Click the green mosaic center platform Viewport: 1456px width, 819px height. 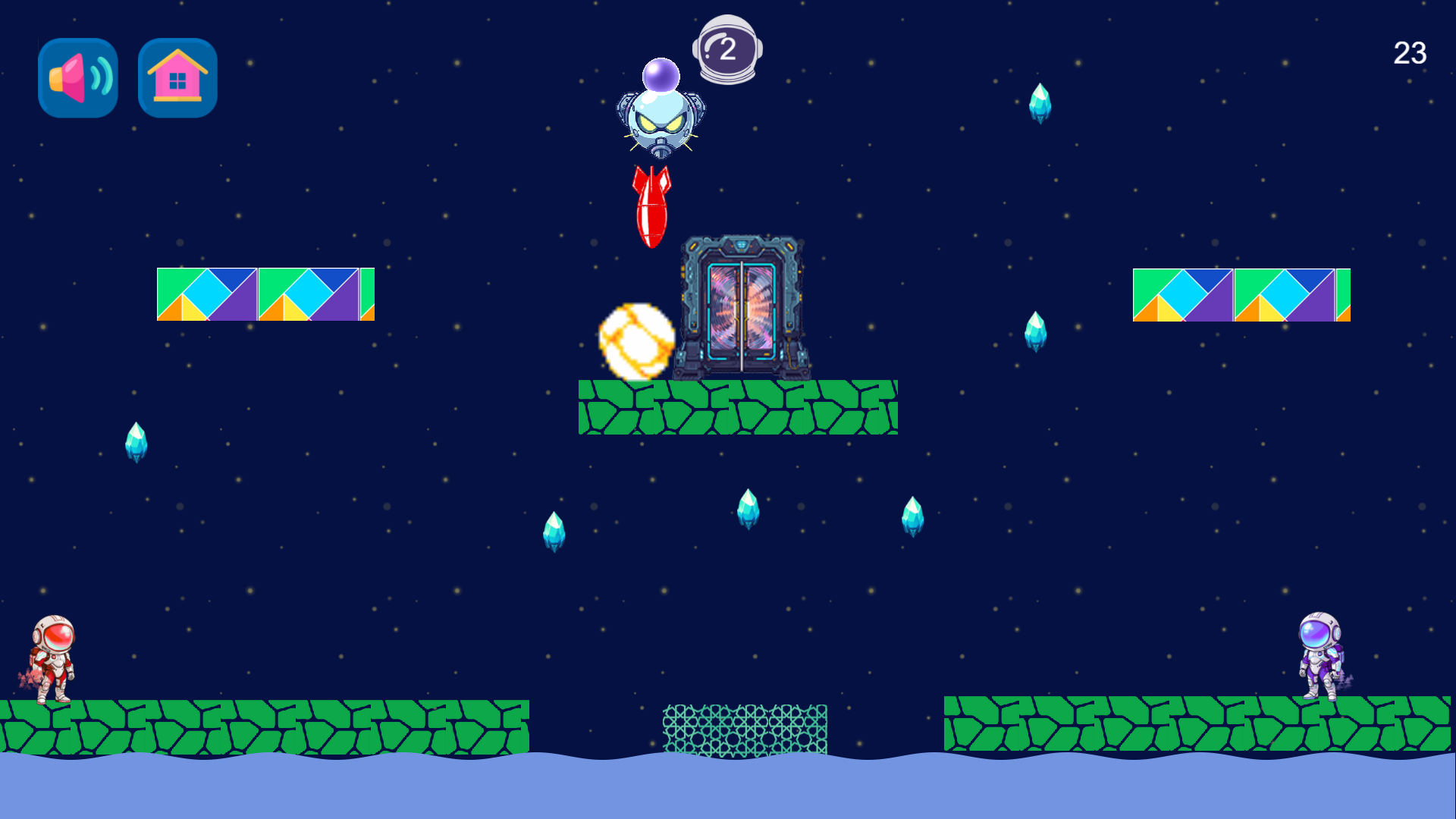coord(739,408)
